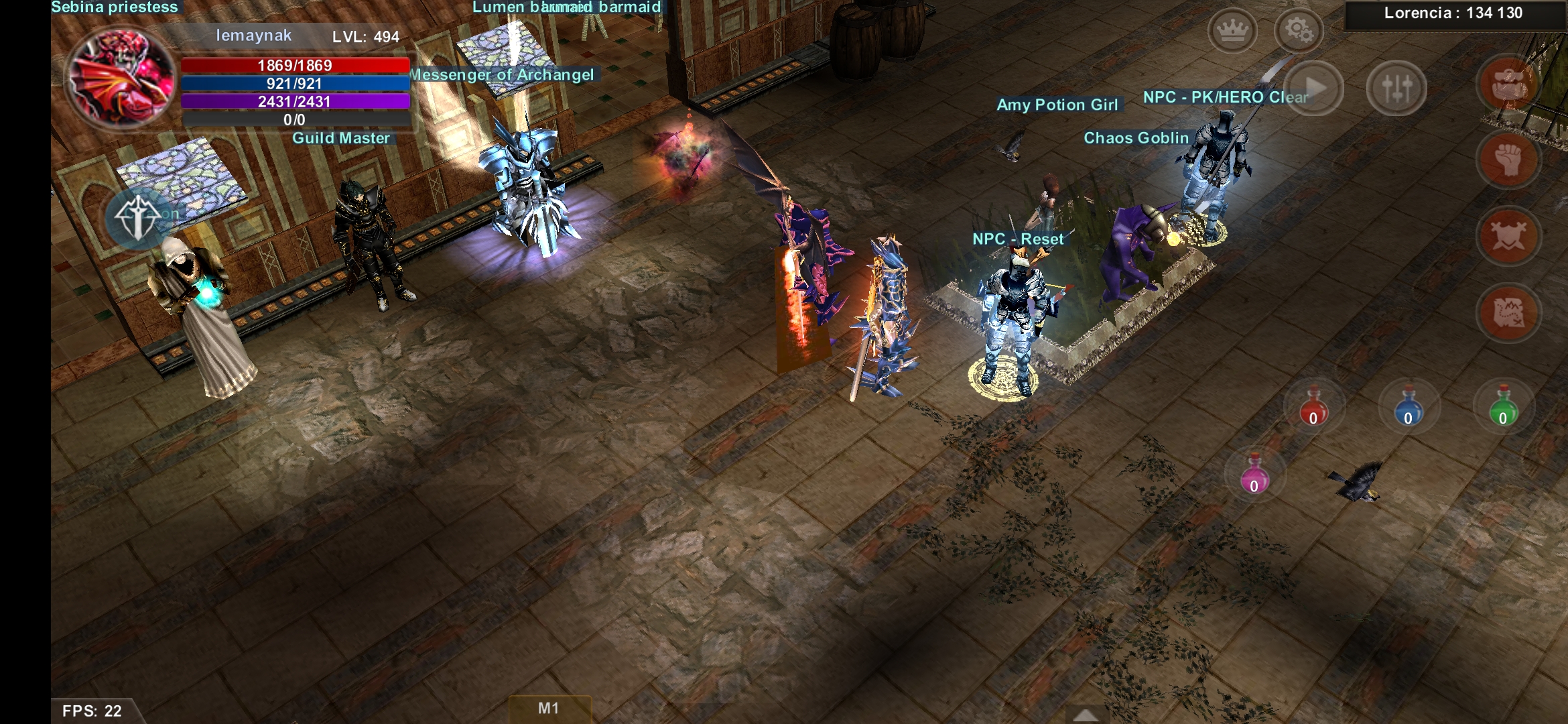Open the backpack inventory
1568x724 pixels.
pyautogui.click(x=1508, y=85)
